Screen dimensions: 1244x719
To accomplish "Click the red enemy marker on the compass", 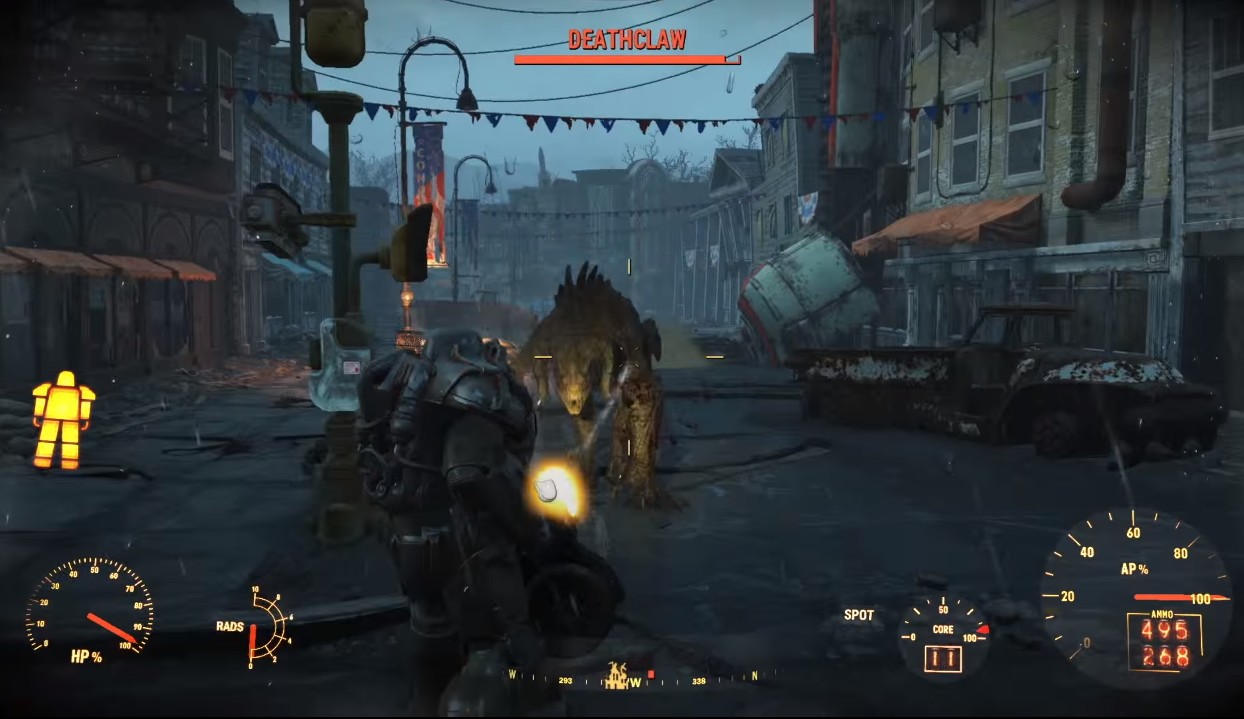I will (x=651, y=673).
